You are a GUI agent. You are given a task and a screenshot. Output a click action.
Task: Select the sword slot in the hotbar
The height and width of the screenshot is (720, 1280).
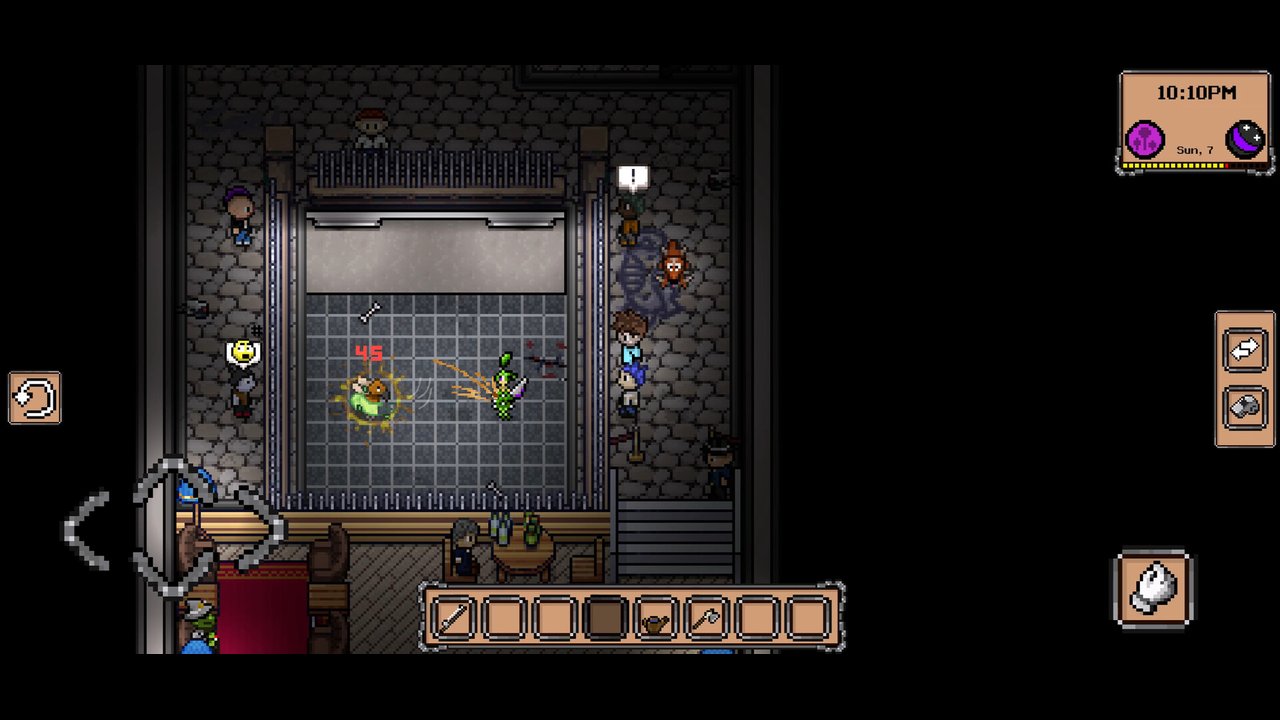point(453,618)
